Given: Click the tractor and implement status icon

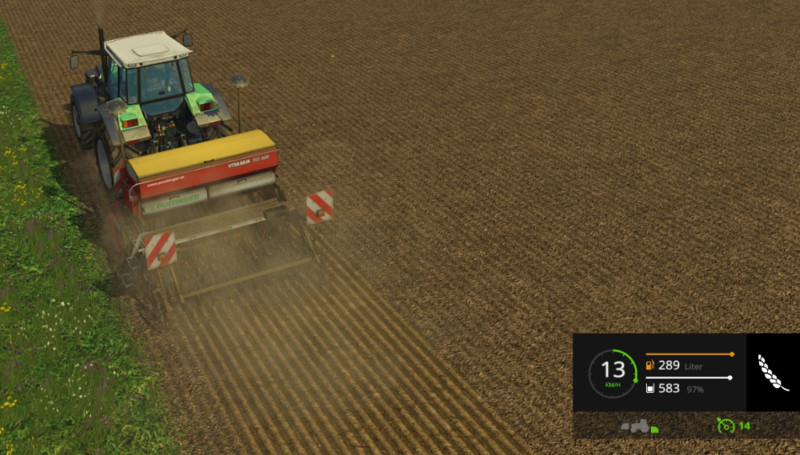Looking at the screenshot, I should 638,426.
